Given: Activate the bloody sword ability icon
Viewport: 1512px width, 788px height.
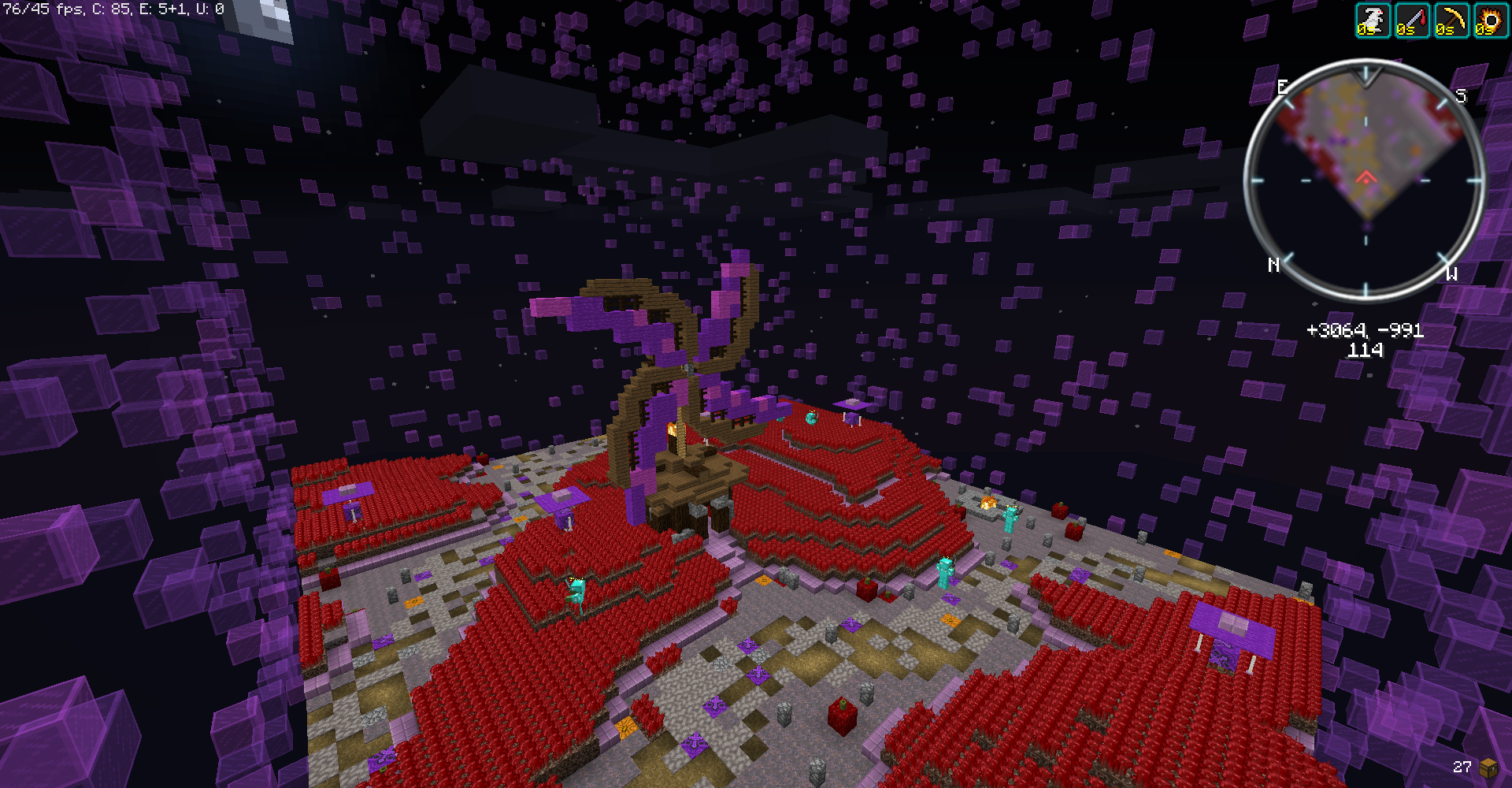Looking at the screenshot, I should [x=1411, y=20].
